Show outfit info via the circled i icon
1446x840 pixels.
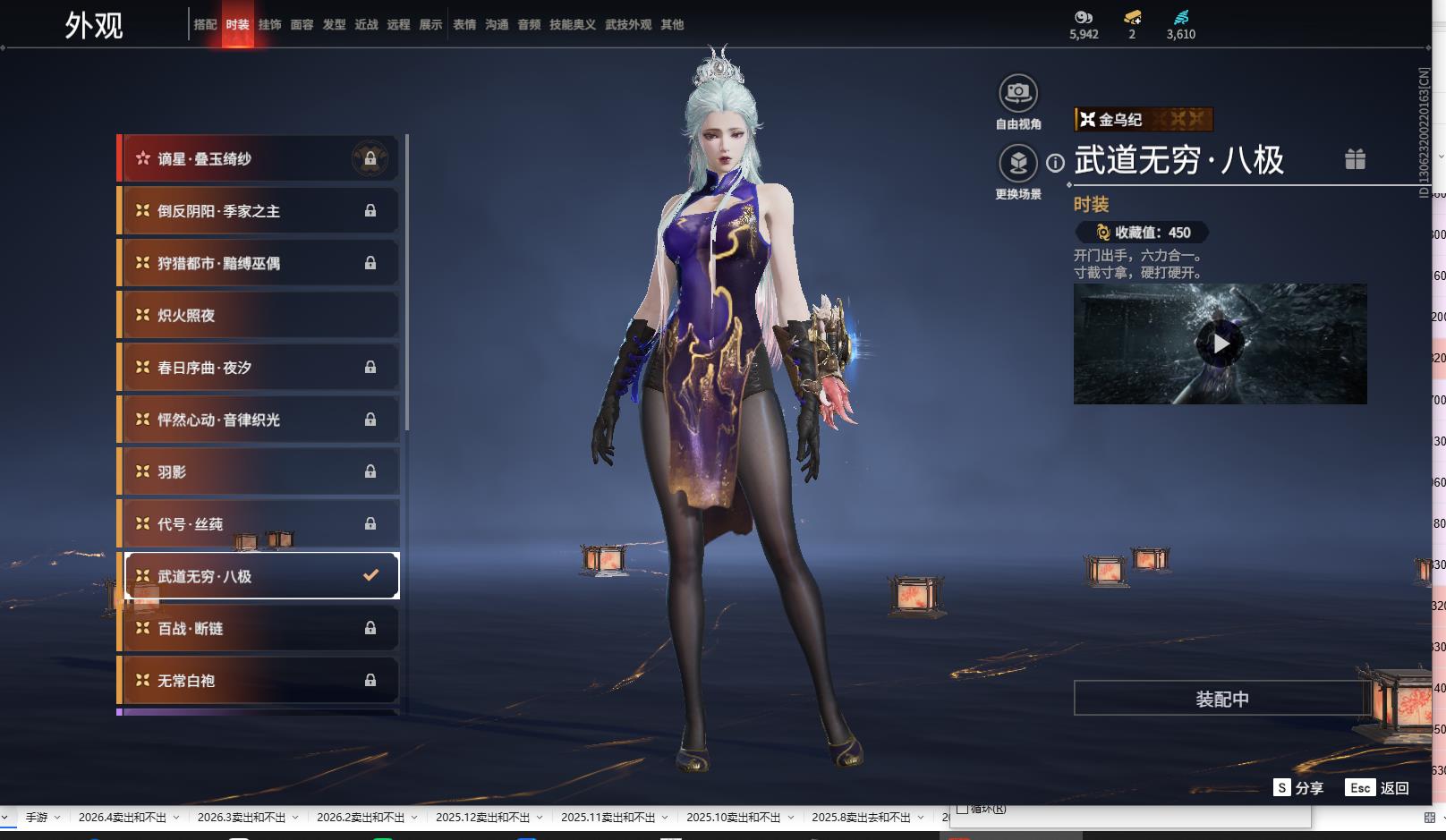coord(1056,163)
